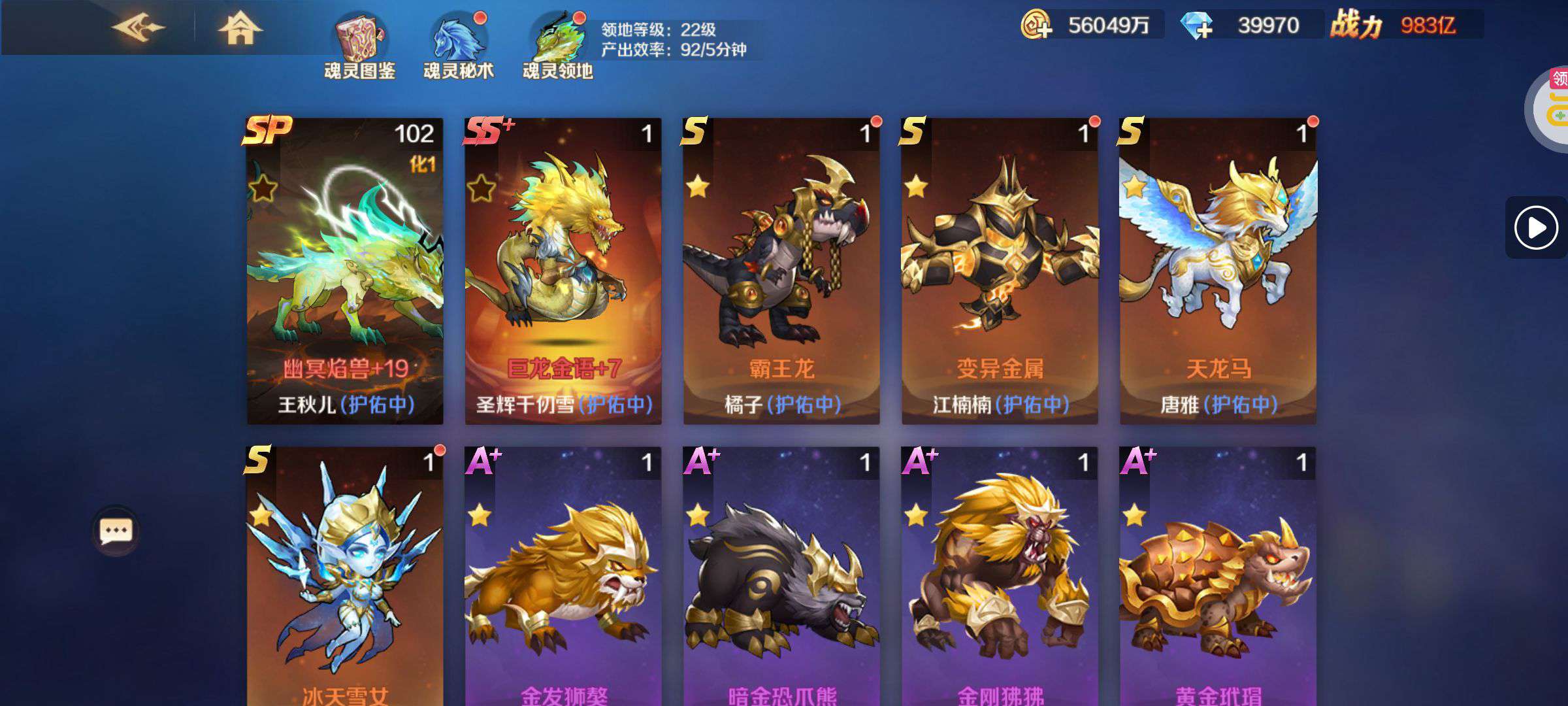
Task: Pick the 变异金属 soul card
Action: coord(1000,271)
